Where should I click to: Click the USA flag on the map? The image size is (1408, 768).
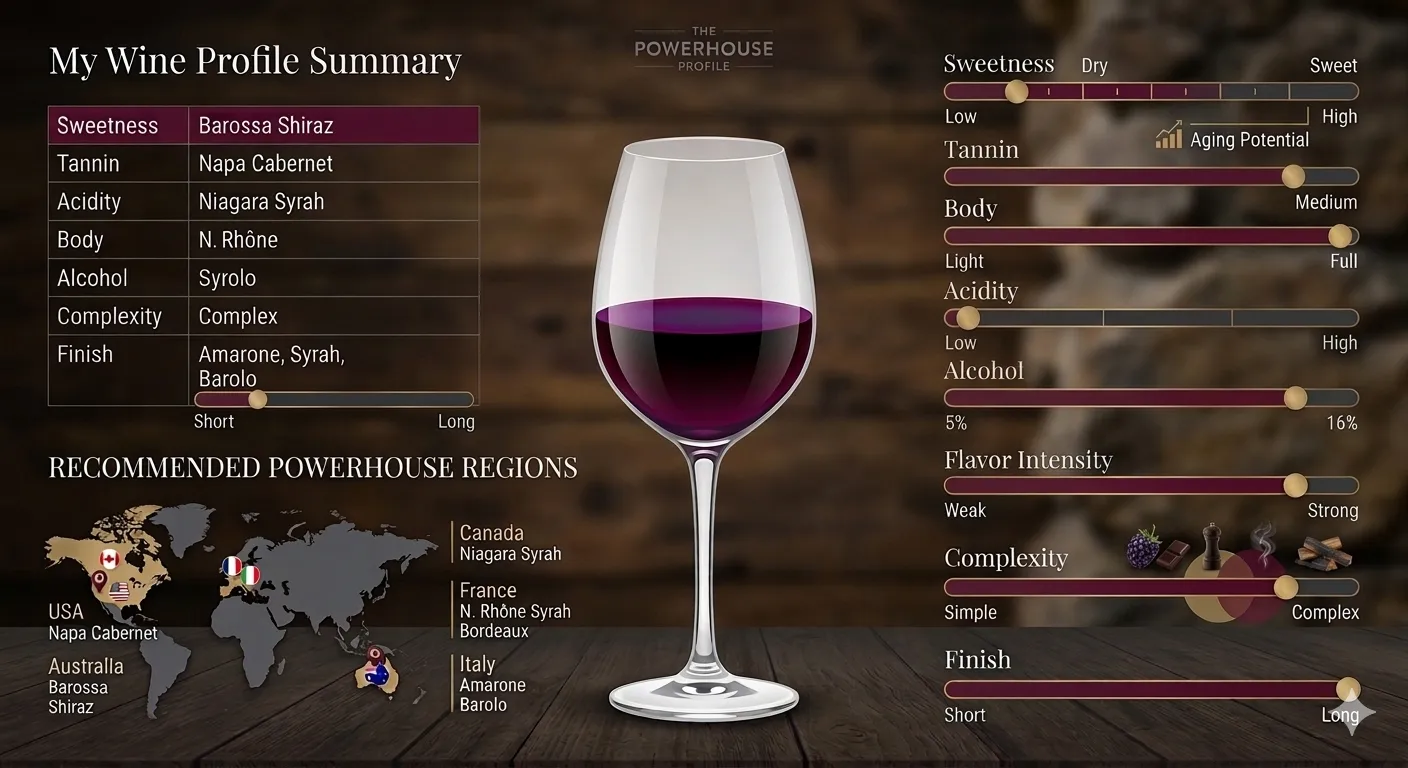tap(121, 592)
